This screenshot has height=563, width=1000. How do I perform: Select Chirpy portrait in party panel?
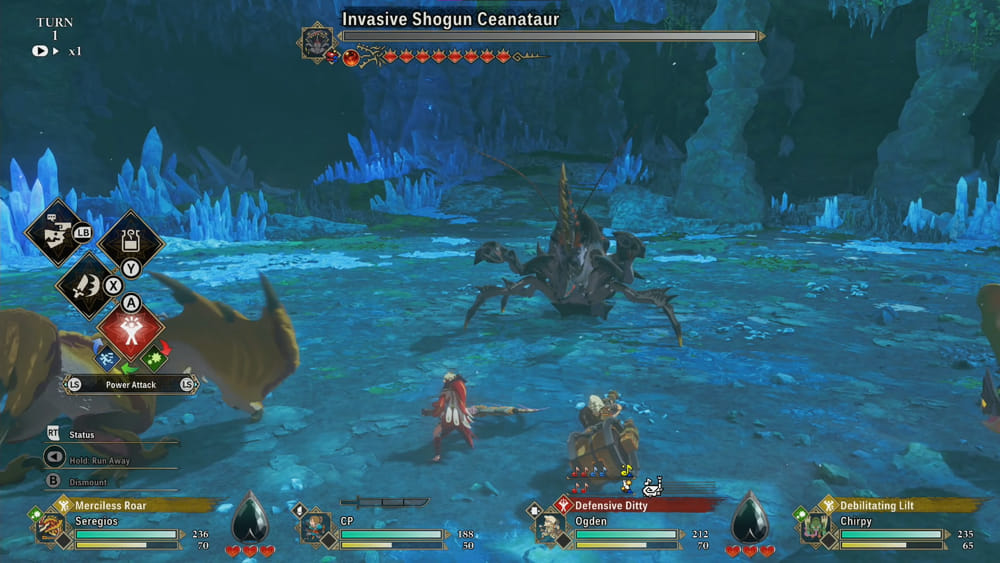tap(814, 526)
